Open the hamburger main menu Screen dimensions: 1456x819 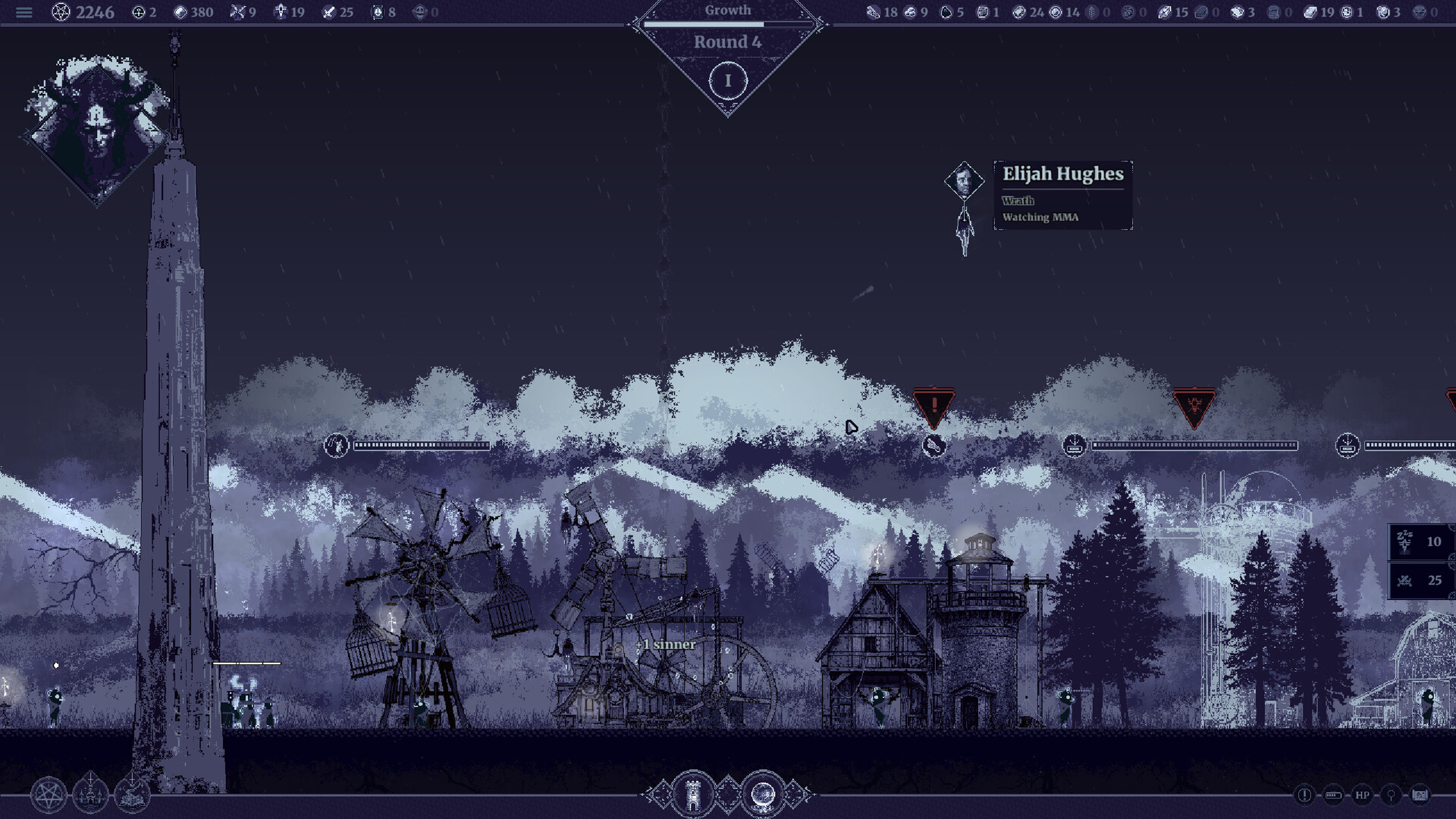tap(24, 12)
